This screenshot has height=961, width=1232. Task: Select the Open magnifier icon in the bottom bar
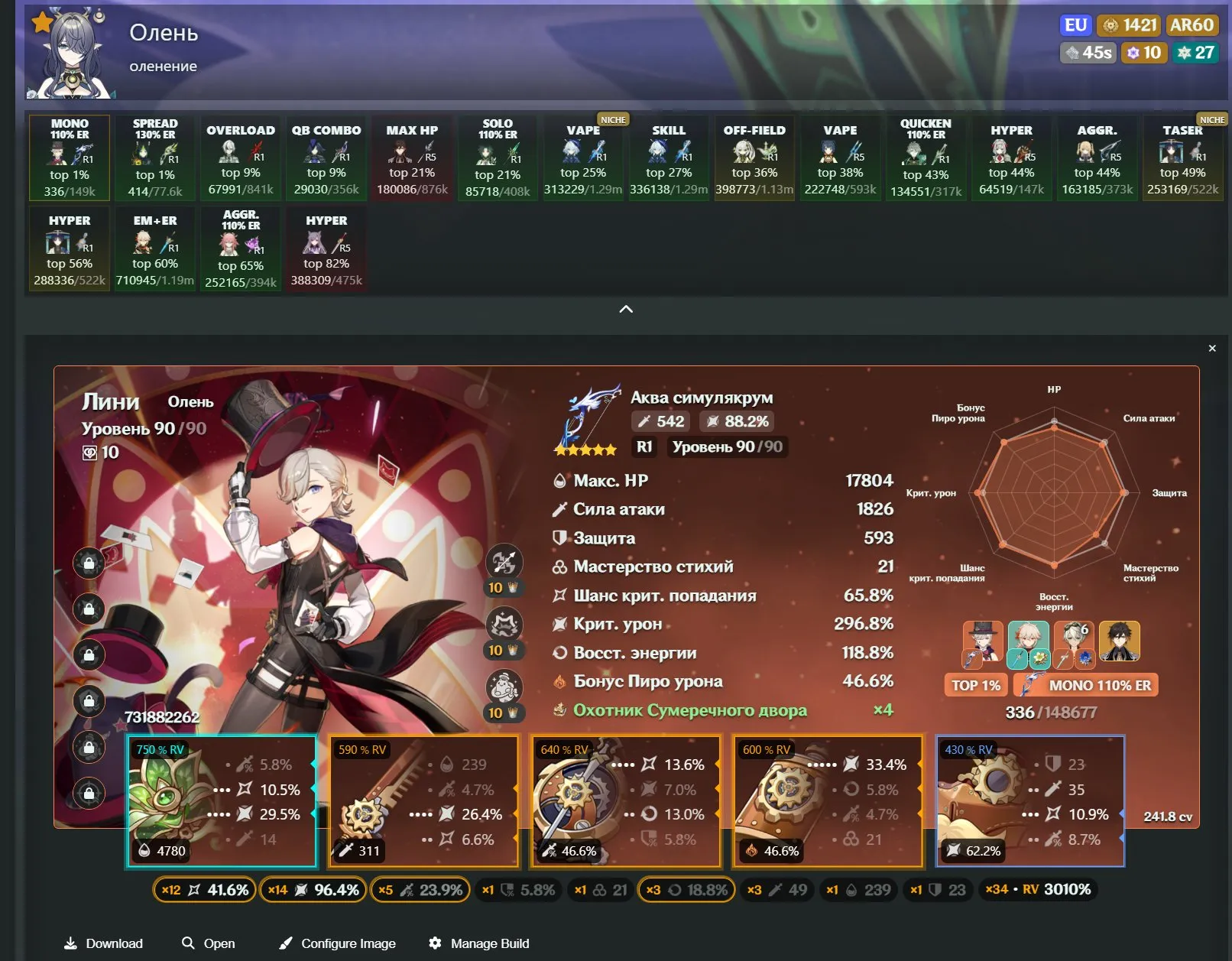[187, 943]
